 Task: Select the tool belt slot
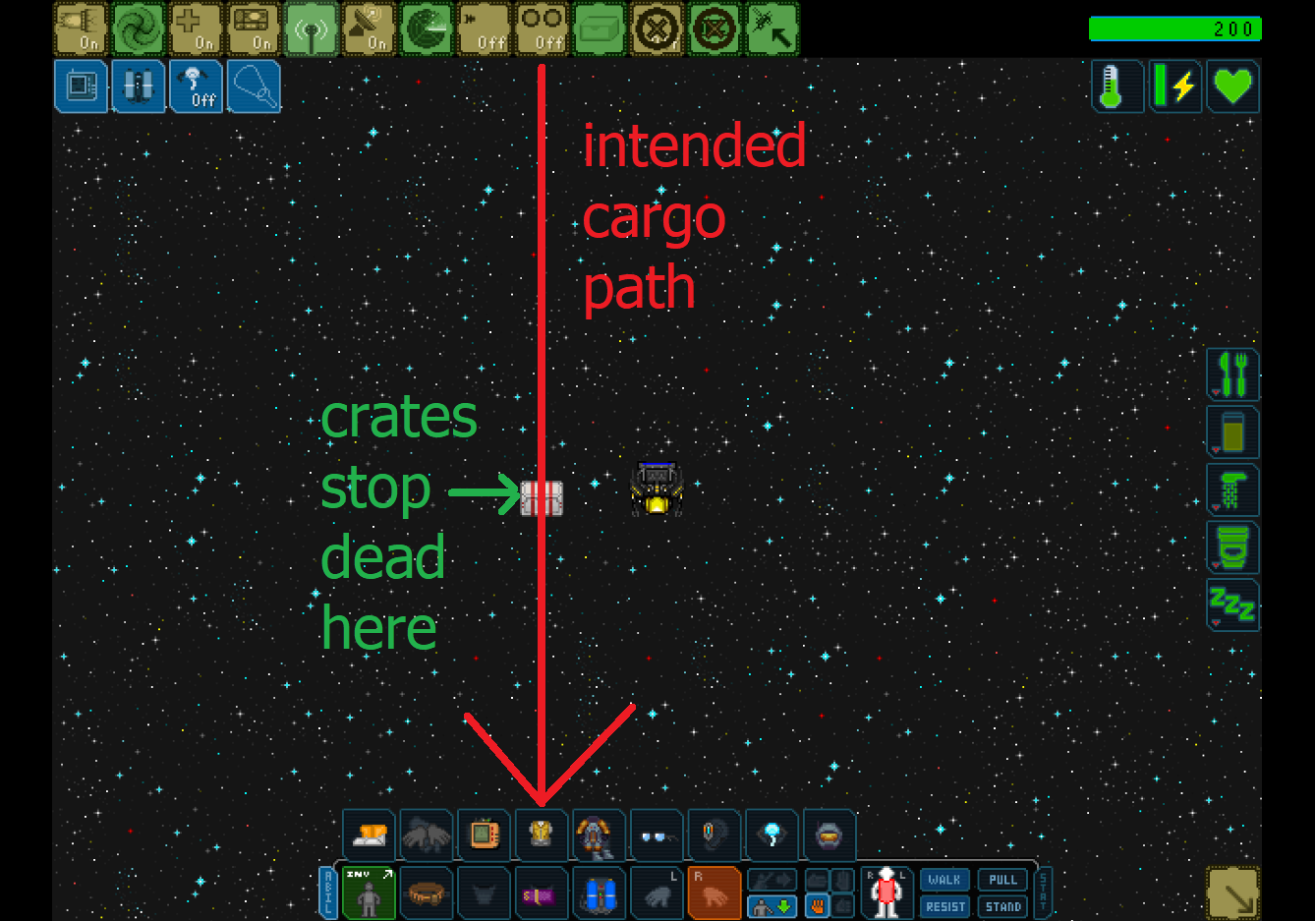(427, 893)
